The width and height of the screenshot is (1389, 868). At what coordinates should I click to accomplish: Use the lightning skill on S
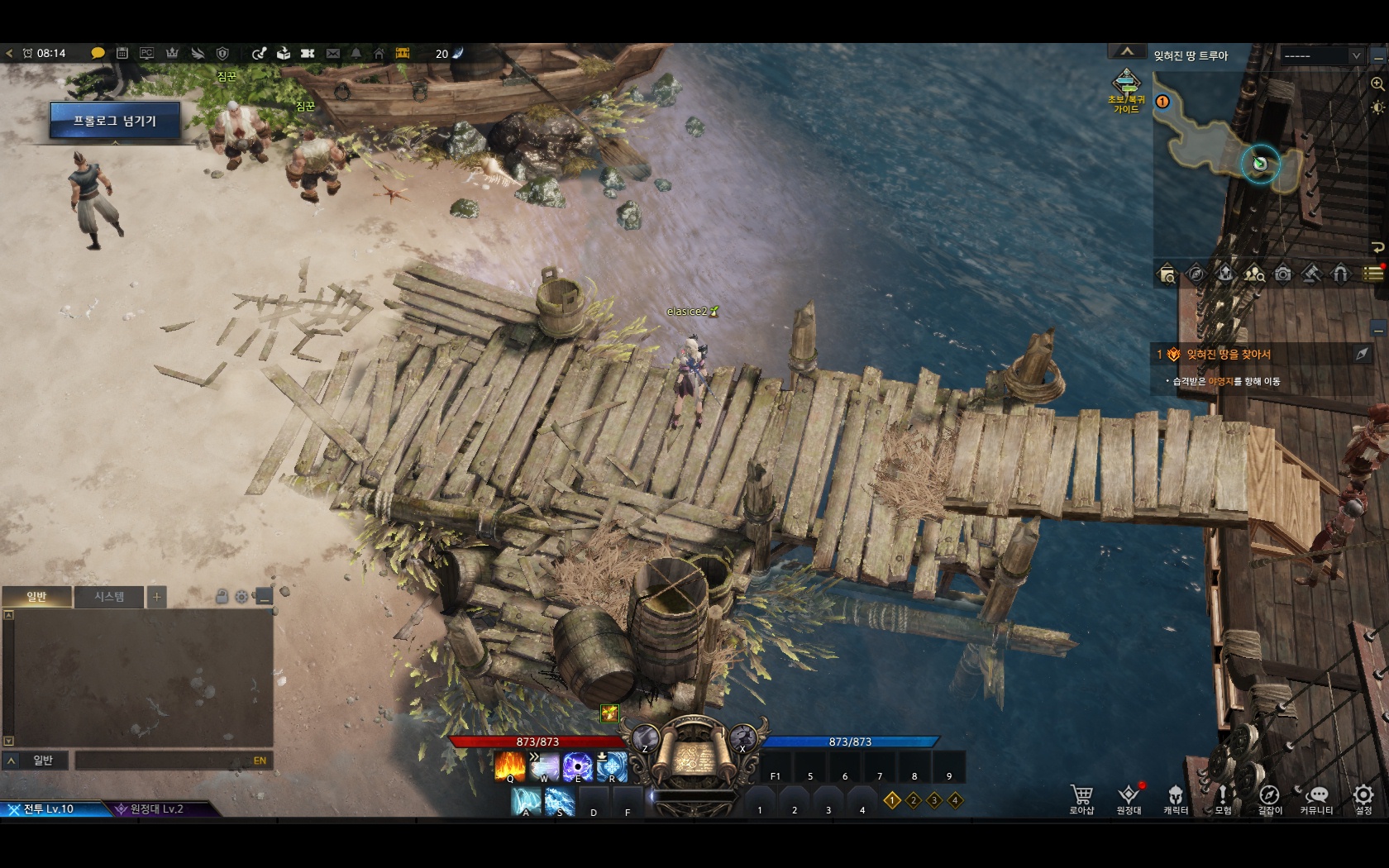click(560, 801)
